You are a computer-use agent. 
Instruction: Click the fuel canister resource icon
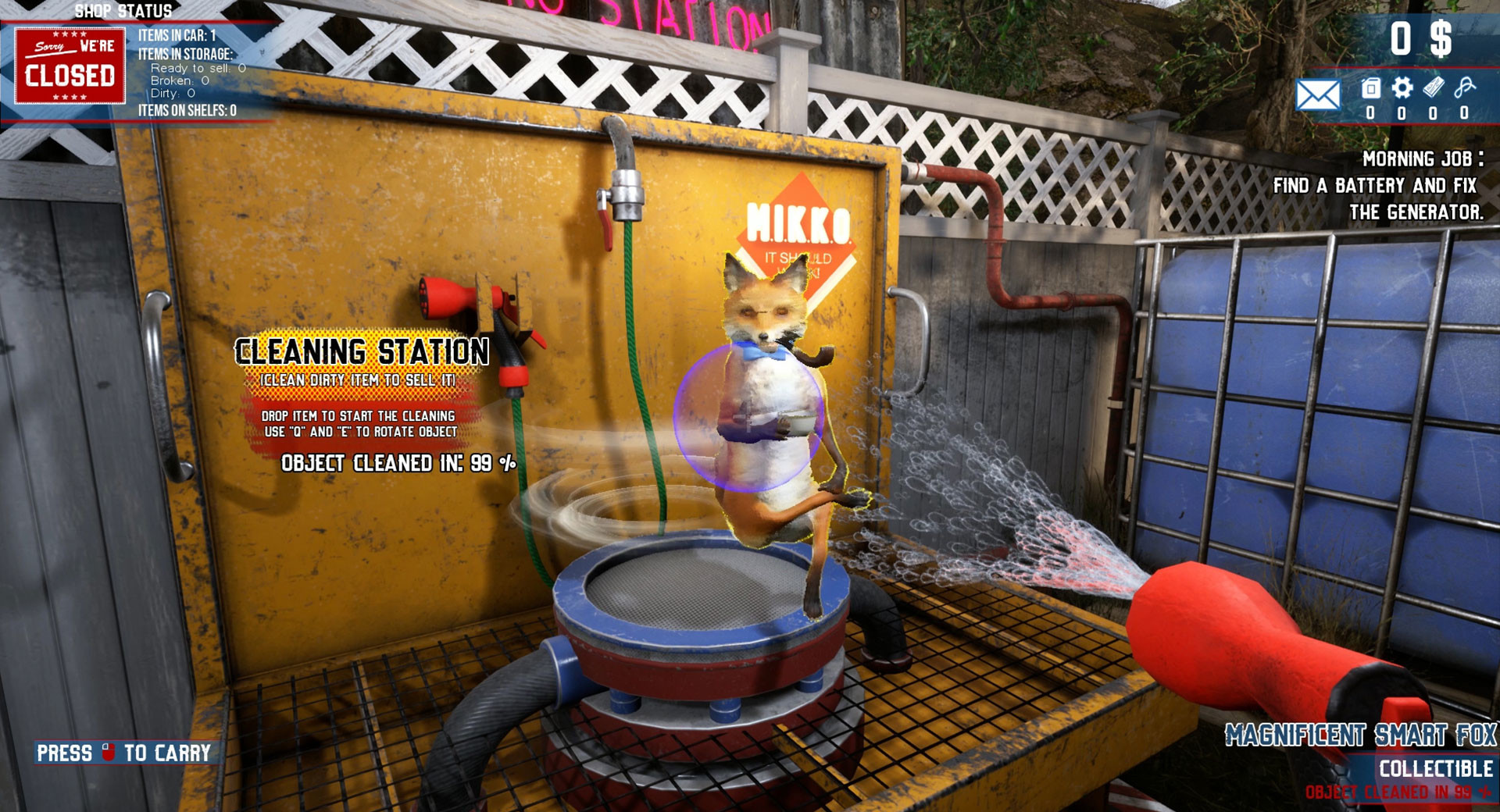tap(1370, 88)
